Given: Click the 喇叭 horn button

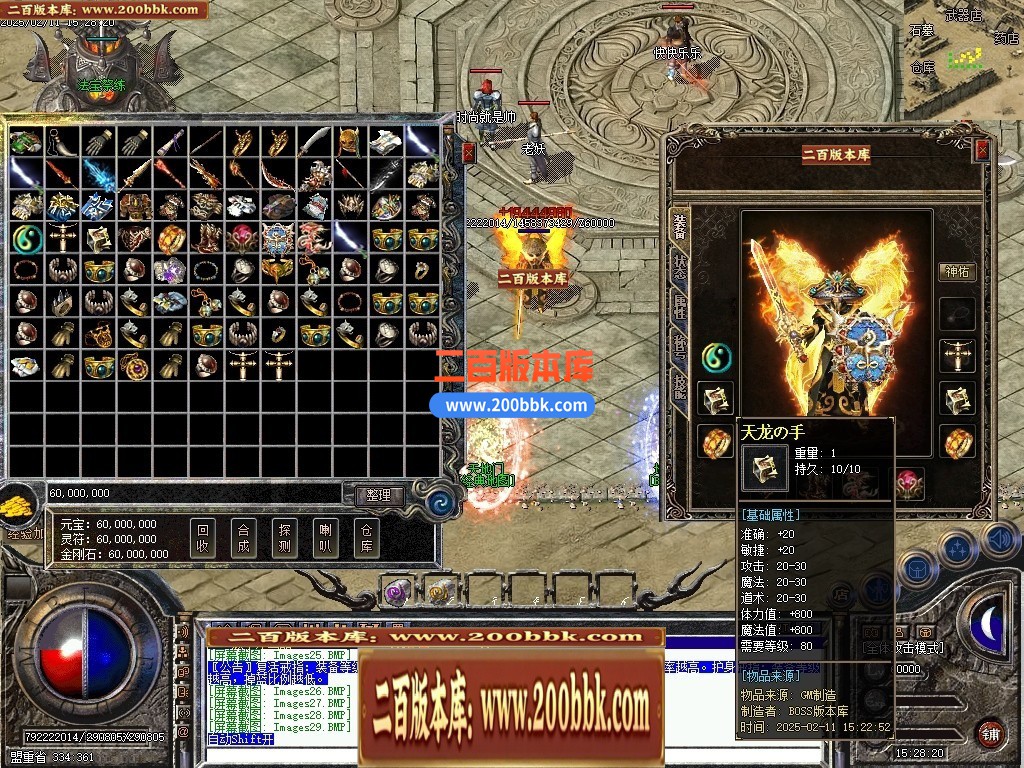Looking at the screenshot, I should point(325,538).
